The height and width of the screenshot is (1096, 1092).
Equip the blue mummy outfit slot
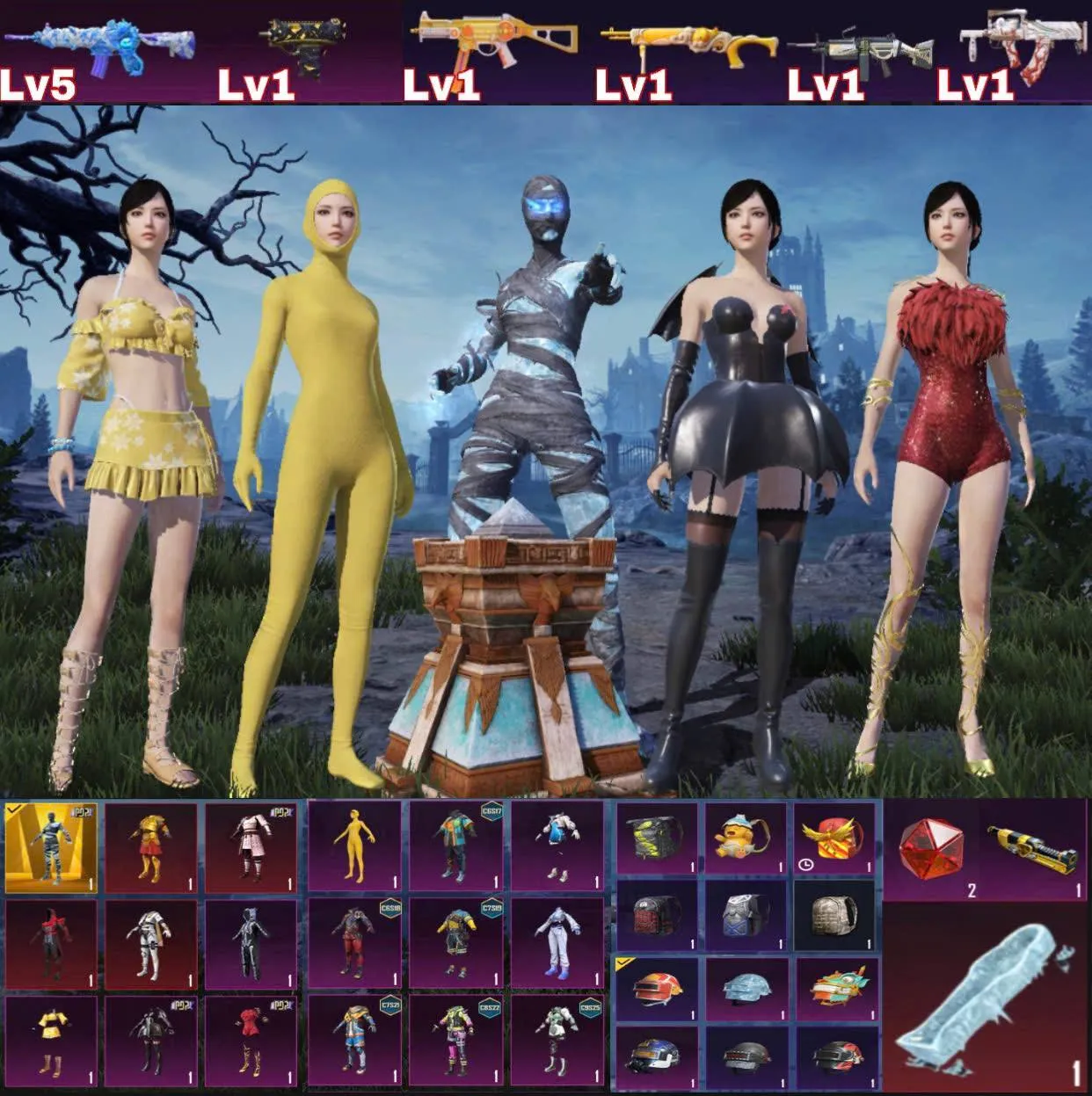51,846
